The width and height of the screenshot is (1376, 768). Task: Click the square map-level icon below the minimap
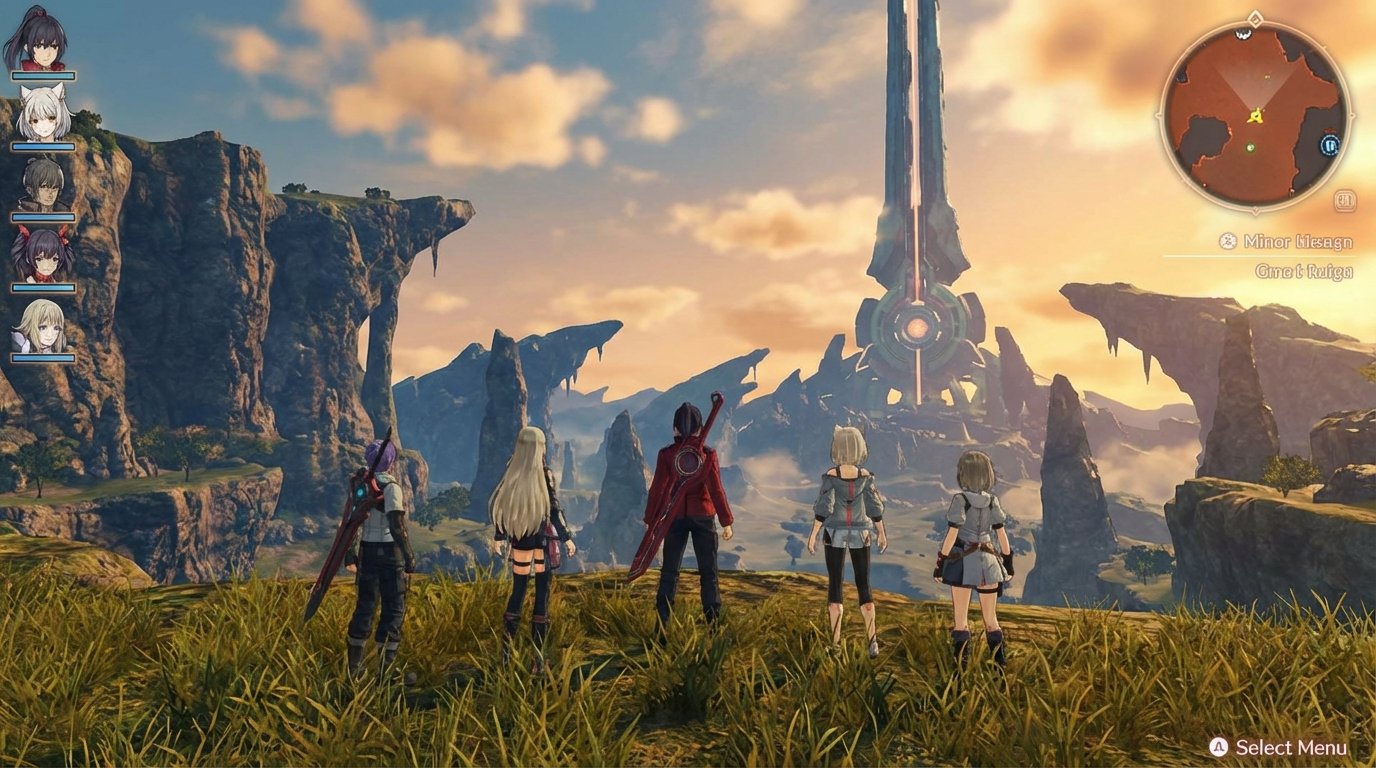pos(1345,199)
